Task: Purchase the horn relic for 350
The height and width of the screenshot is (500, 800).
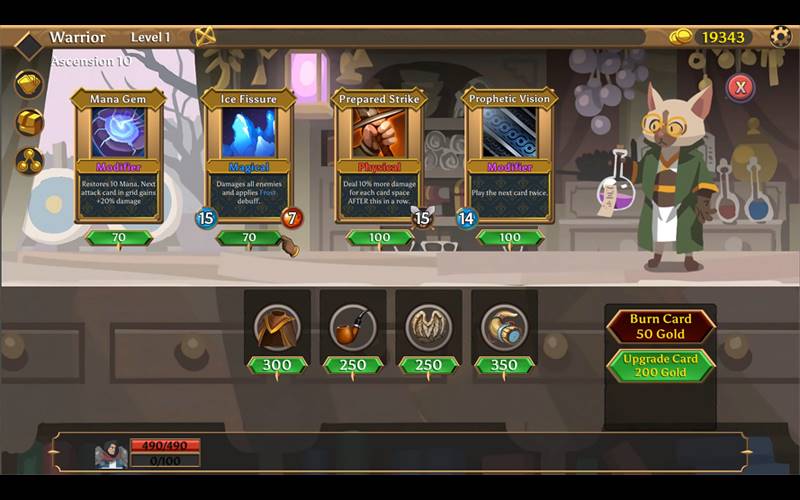Action: point(504,329)
